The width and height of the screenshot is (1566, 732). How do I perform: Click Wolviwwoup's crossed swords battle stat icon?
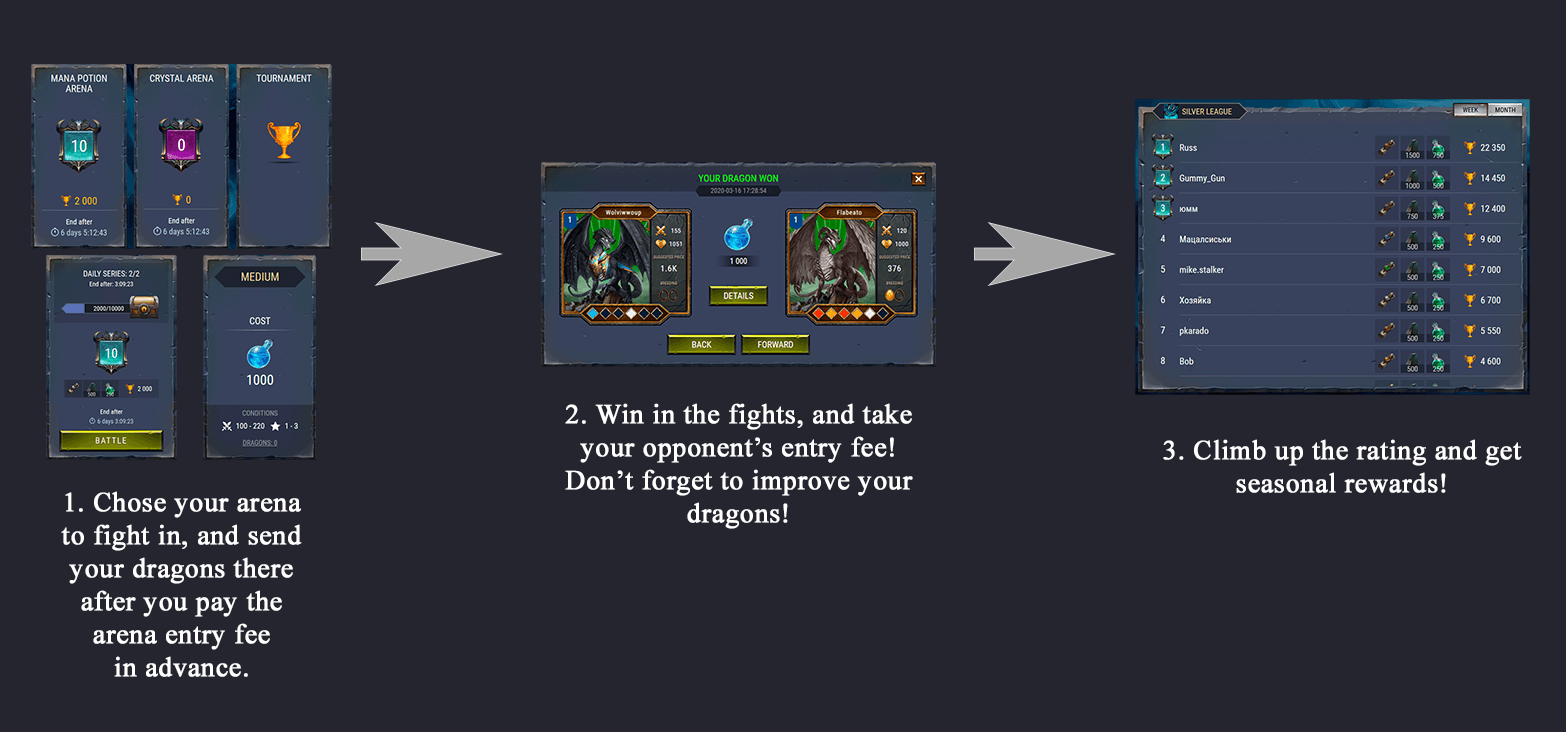coord(660,231)
